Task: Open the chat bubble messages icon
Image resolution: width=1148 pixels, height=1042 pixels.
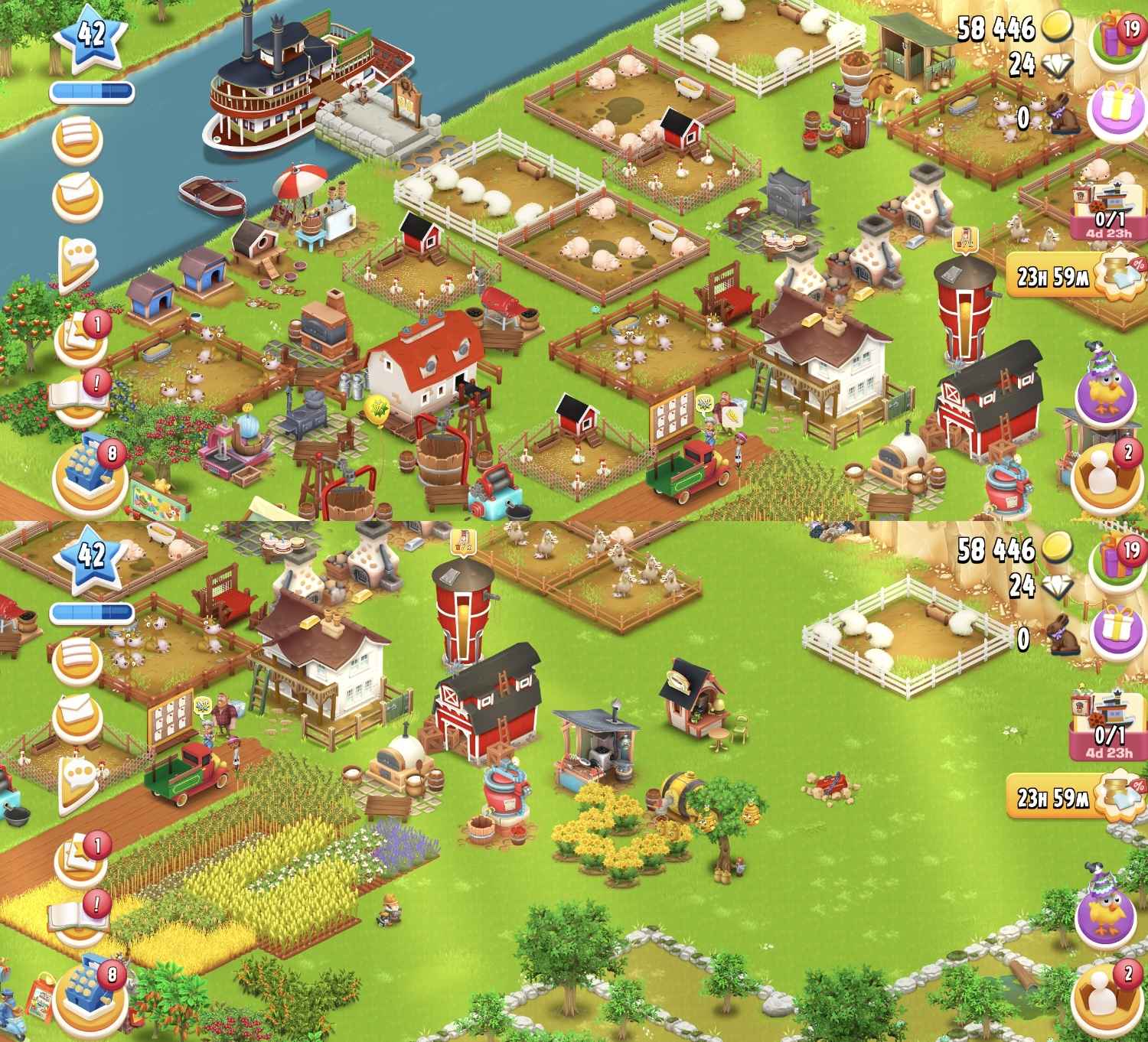Action: 77,252
